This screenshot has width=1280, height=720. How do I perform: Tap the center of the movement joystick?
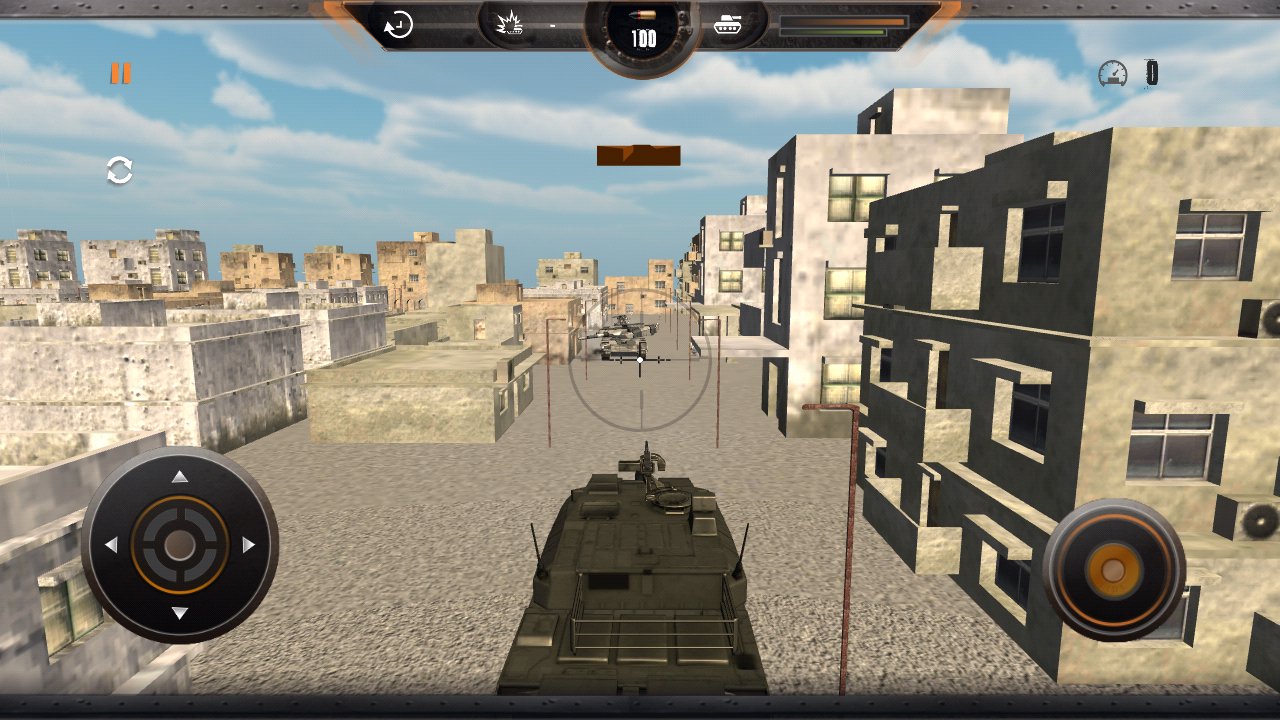tap(178, 546)
